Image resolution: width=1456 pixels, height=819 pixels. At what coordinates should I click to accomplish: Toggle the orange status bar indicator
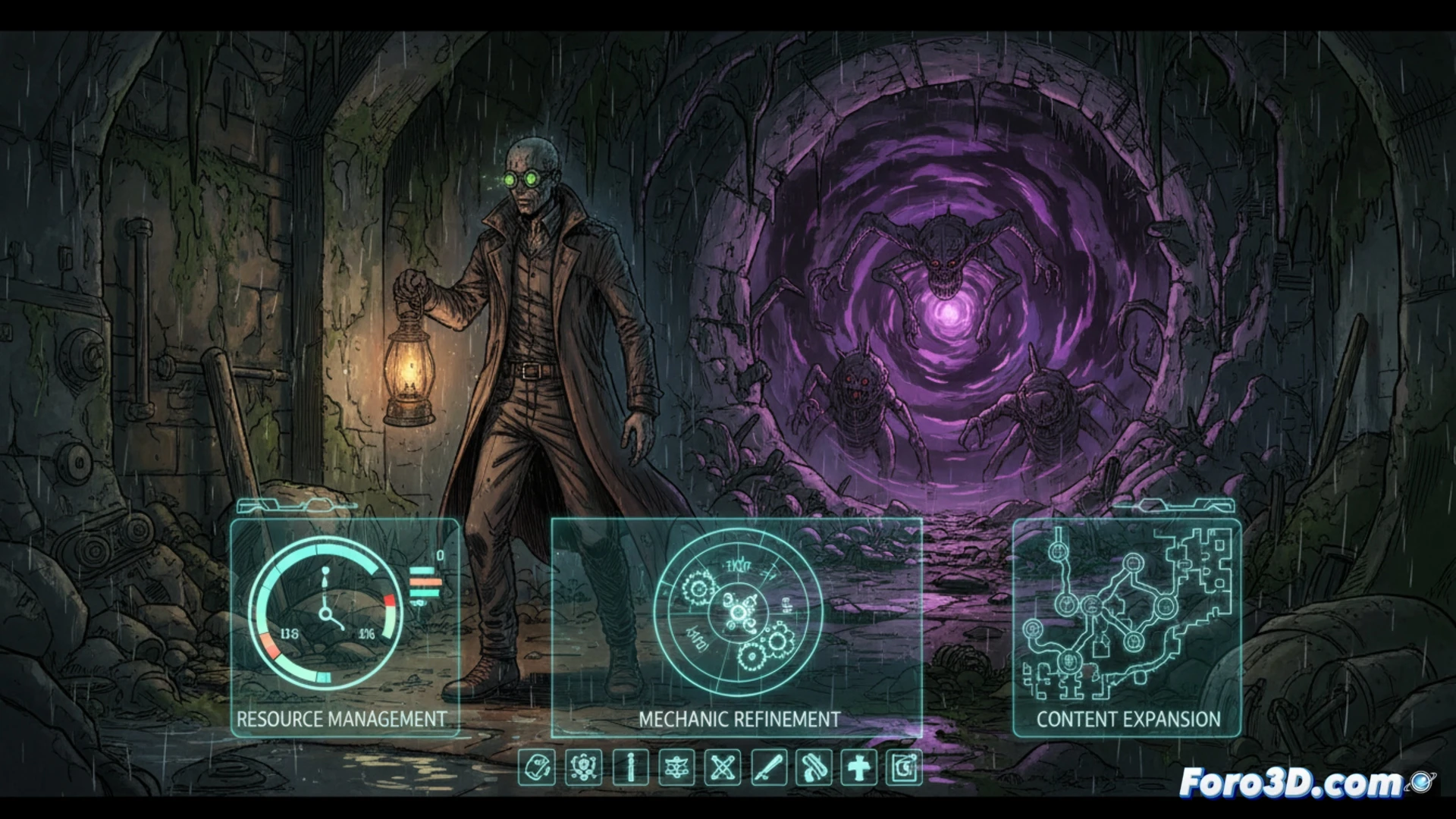[424, 581]
